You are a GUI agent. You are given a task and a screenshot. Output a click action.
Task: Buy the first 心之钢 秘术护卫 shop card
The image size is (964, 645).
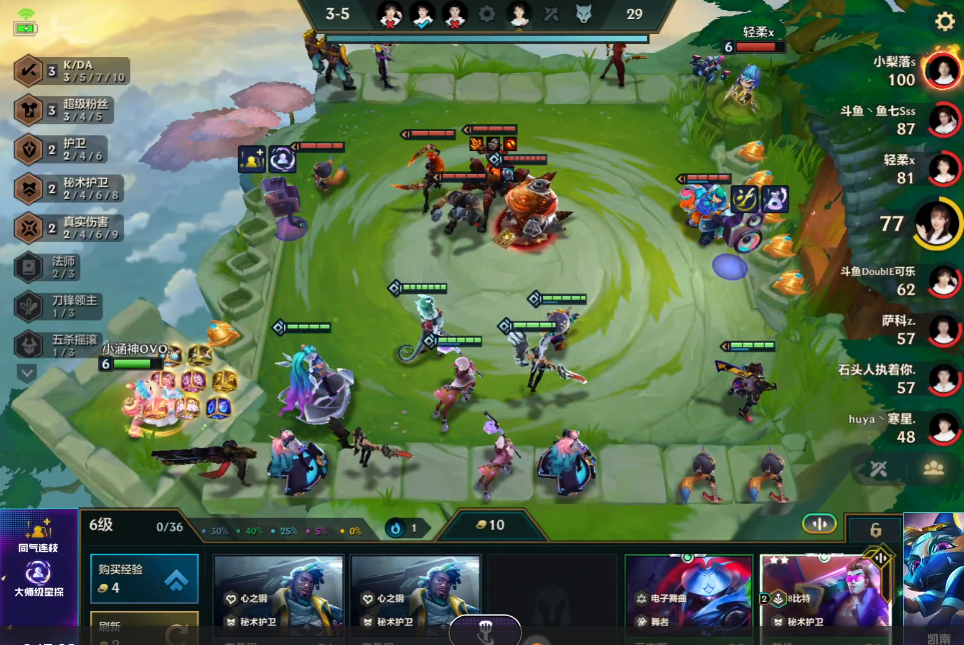click(279, 599)
